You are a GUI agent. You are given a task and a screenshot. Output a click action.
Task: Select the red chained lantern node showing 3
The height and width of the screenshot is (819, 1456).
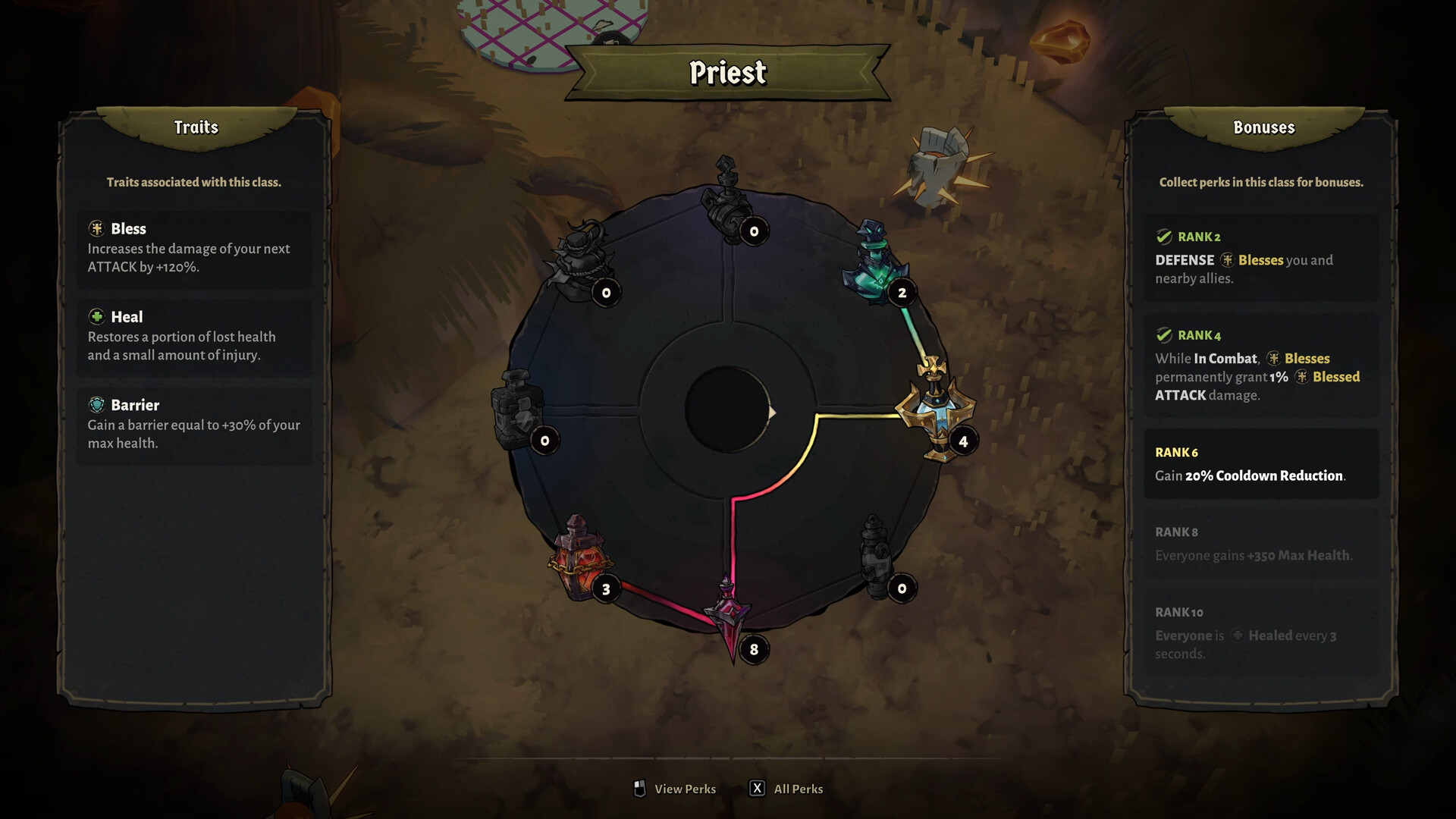pos(580,559)
